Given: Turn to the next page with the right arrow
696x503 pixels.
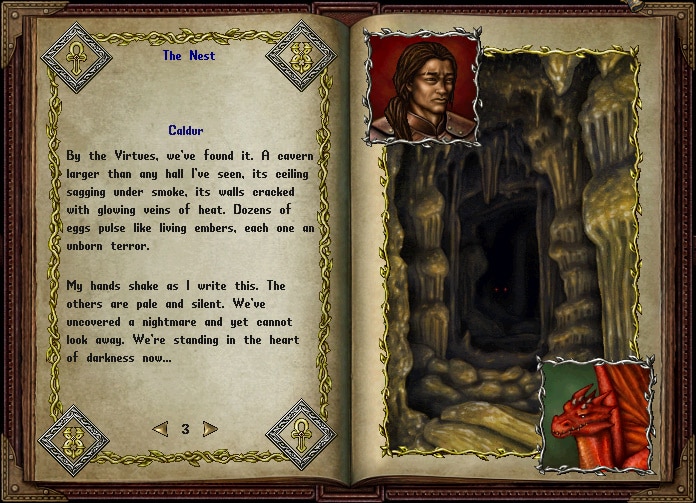Looking at the screenshot, I should (x=210, y=429).
